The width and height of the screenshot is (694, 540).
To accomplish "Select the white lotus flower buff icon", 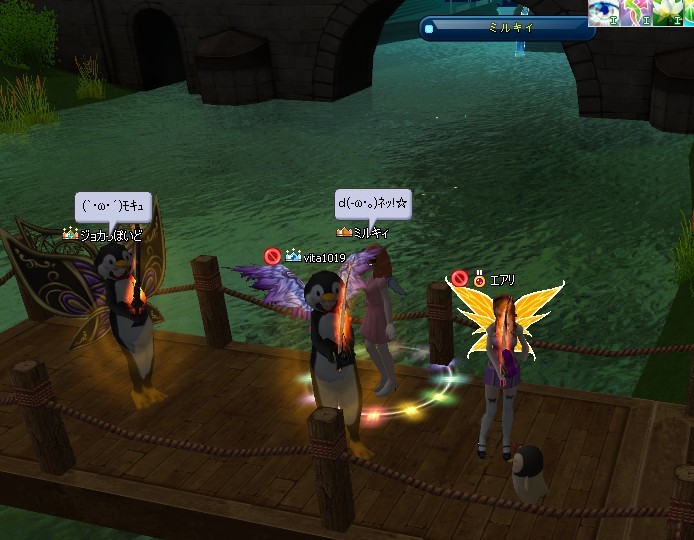I will point(668,12).
